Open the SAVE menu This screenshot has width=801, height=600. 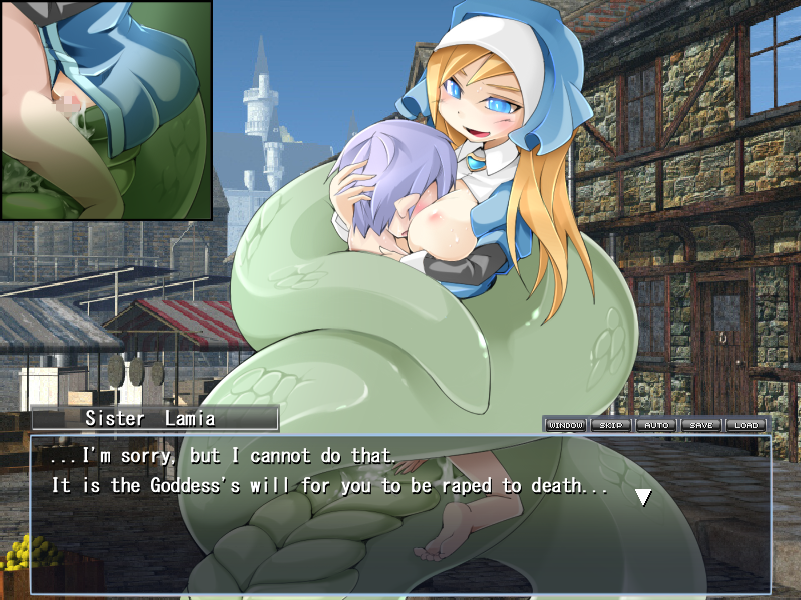[701, 425]
